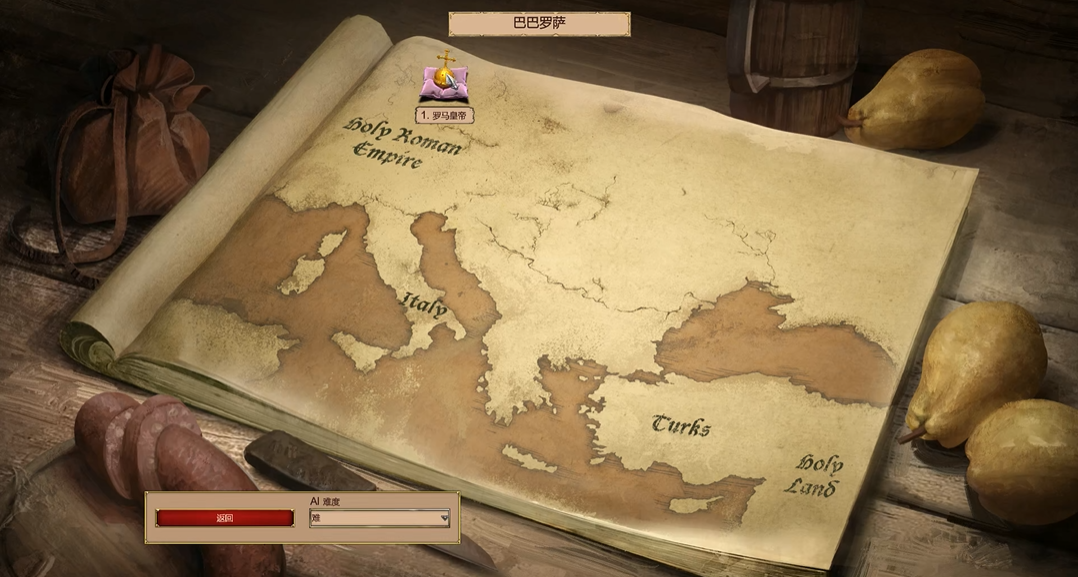Open the AI 难度 difficulty dropdown

pos(380,518)
